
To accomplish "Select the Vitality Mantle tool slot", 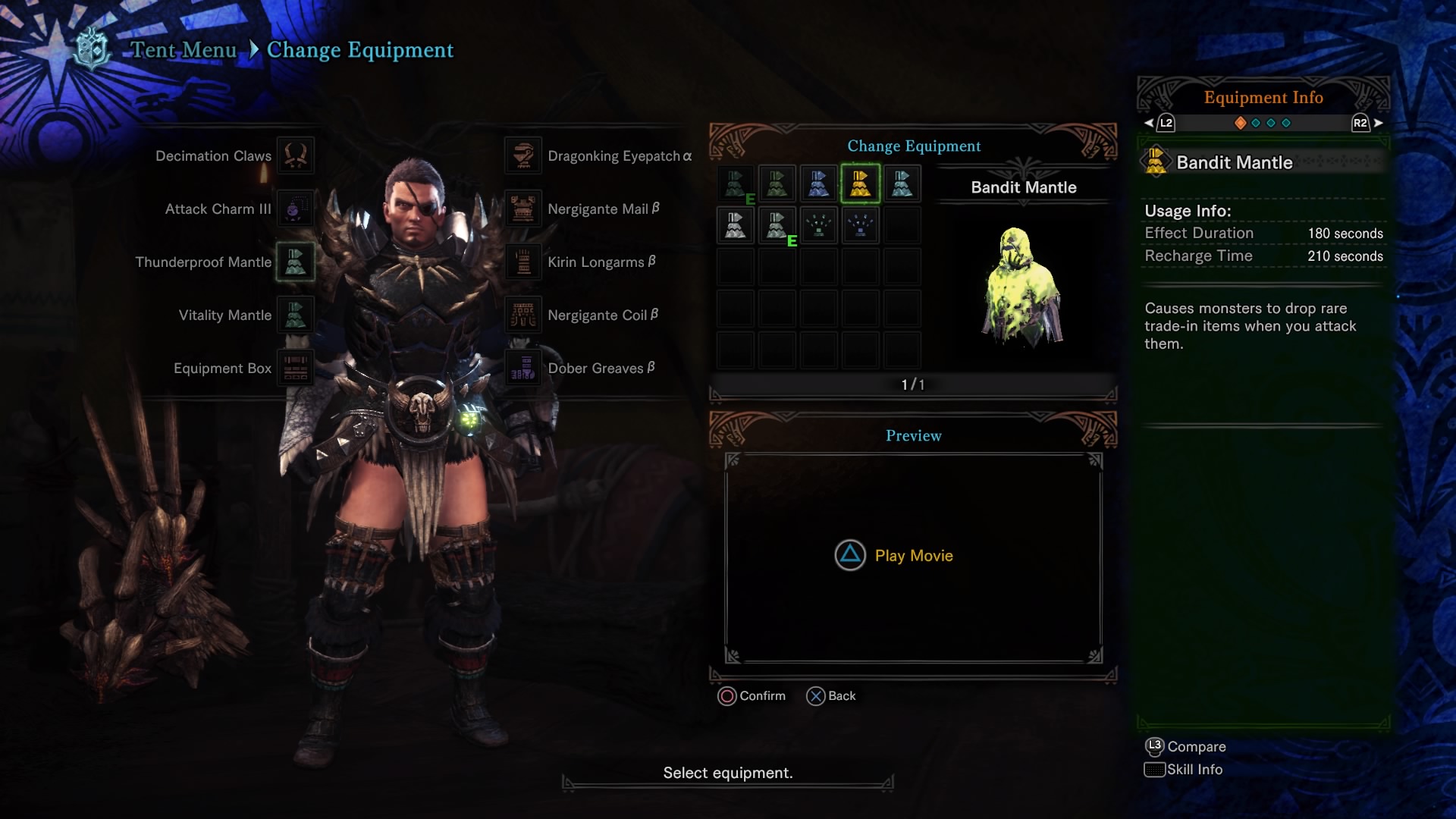I will point(295,315).
